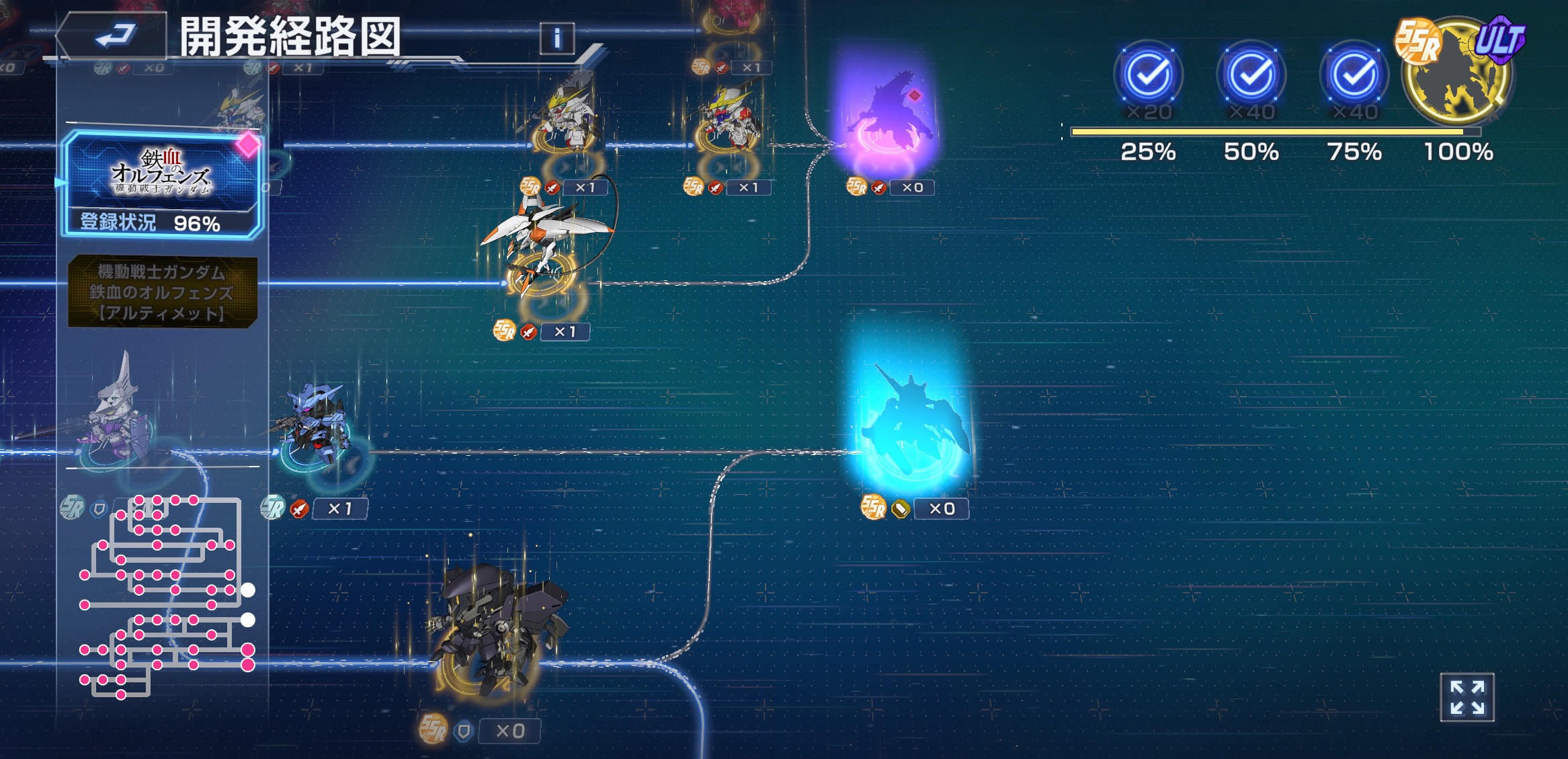This screenshot has width=1568, height=759.
Task: Select the Iron-Blooded Orphans series panel
Action: point(161,182)
